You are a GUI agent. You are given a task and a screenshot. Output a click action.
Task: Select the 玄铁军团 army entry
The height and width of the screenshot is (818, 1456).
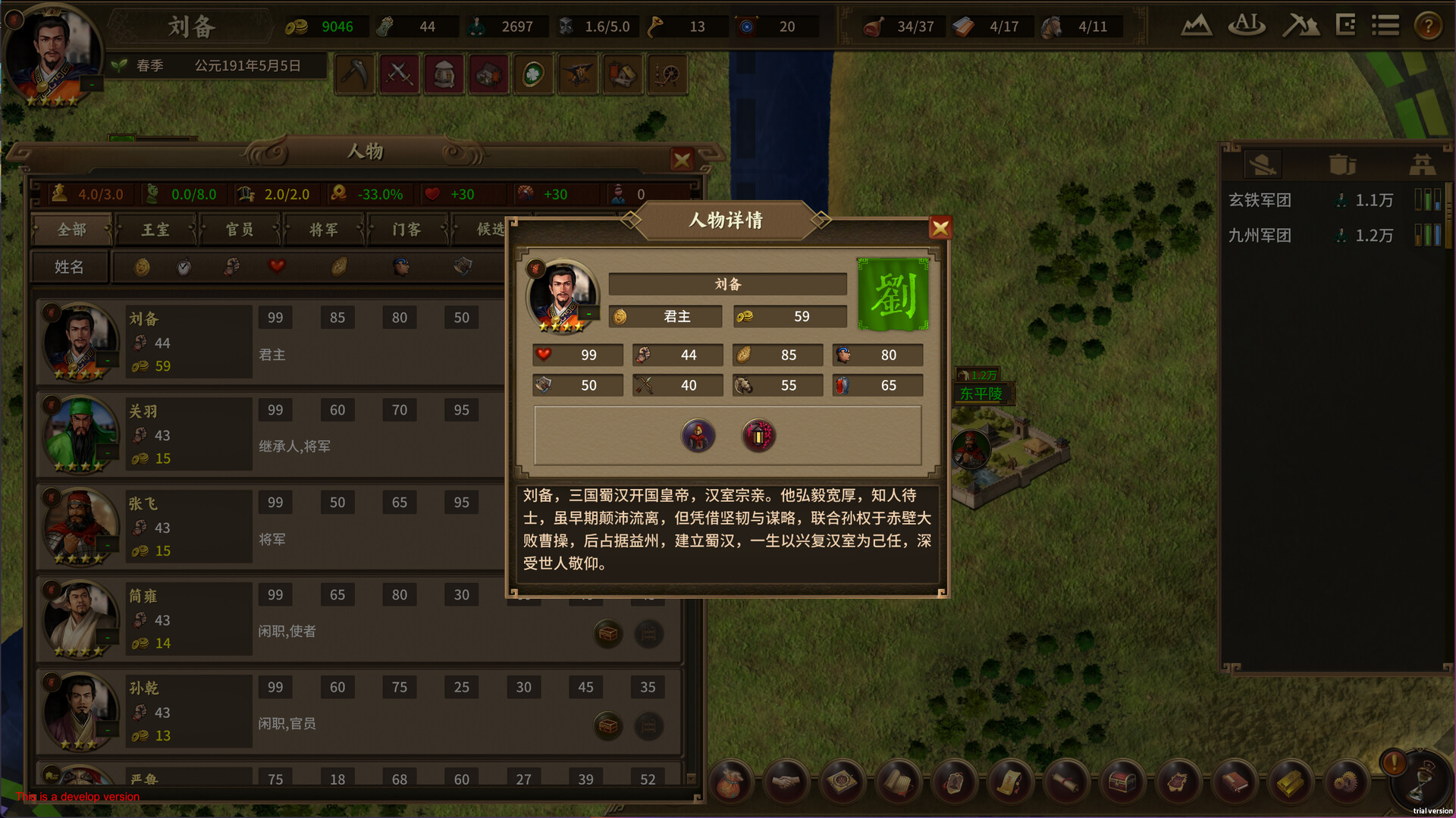[1260, 200]
